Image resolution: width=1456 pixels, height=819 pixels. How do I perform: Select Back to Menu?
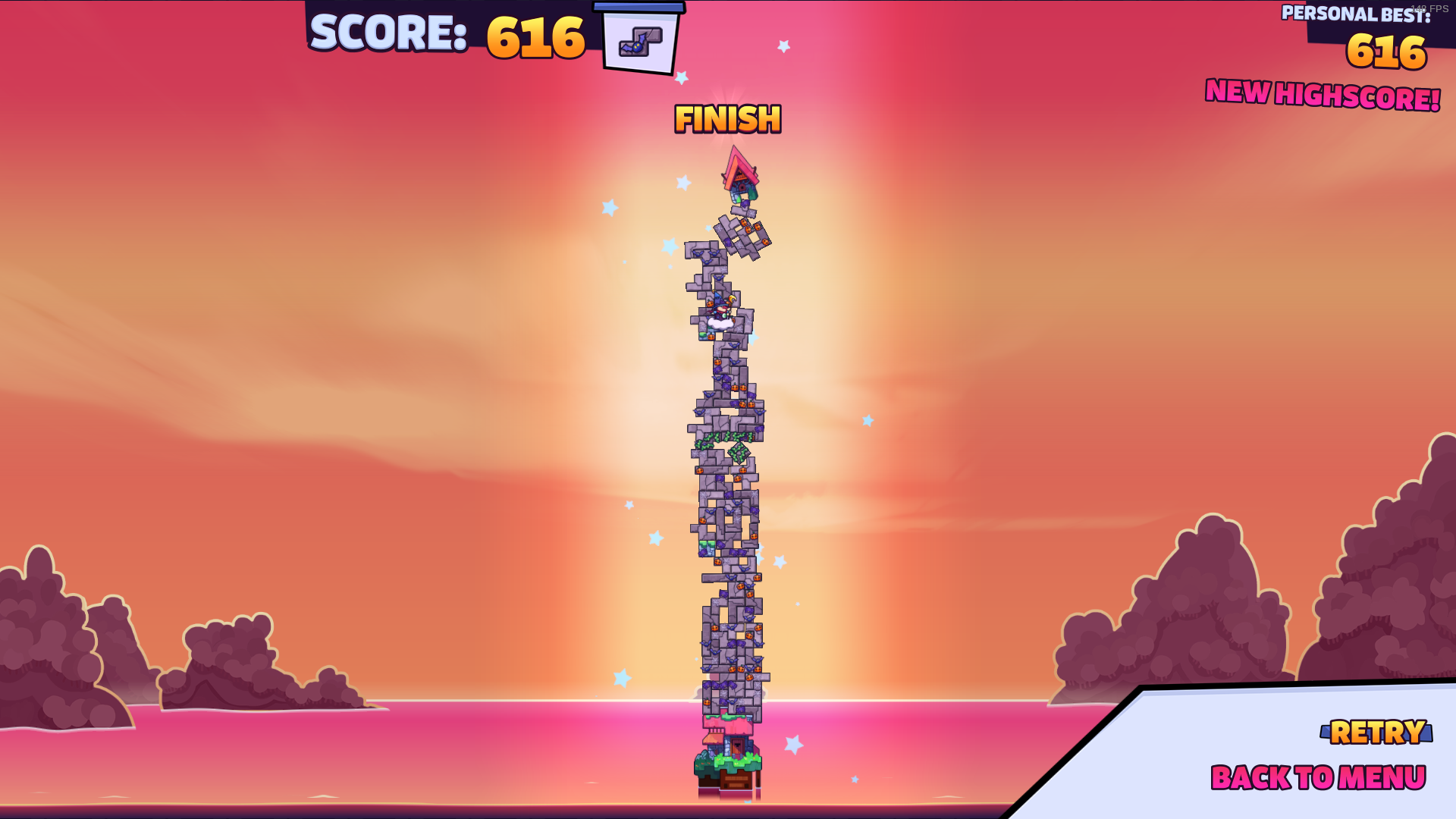1318,778
